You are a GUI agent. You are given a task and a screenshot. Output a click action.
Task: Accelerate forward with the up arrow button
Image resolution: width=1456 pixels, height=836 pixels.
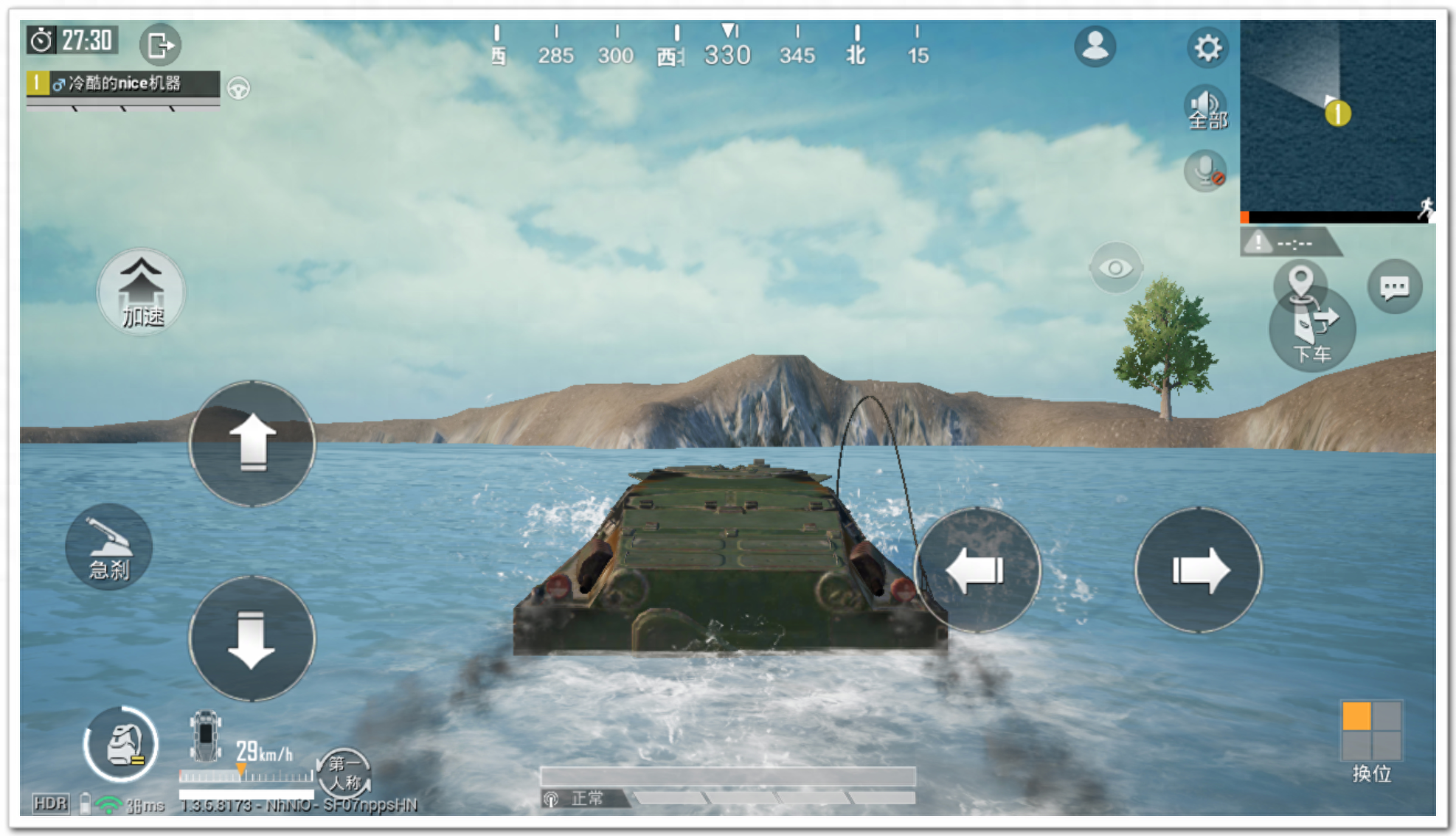coord(252,444)
